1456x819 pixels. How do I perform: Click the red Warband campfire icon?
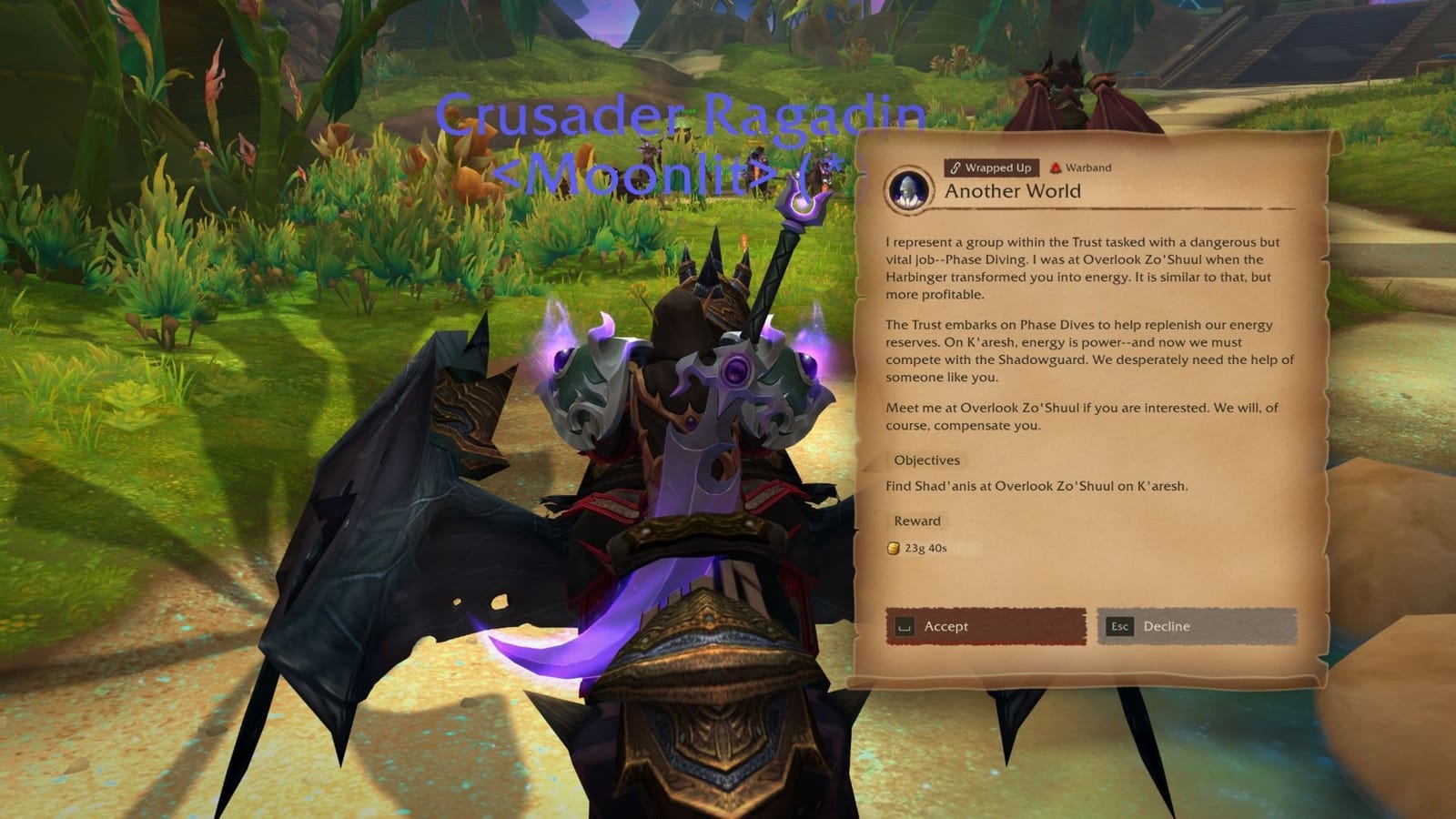pyautogui.click(x=1055, y=167)
